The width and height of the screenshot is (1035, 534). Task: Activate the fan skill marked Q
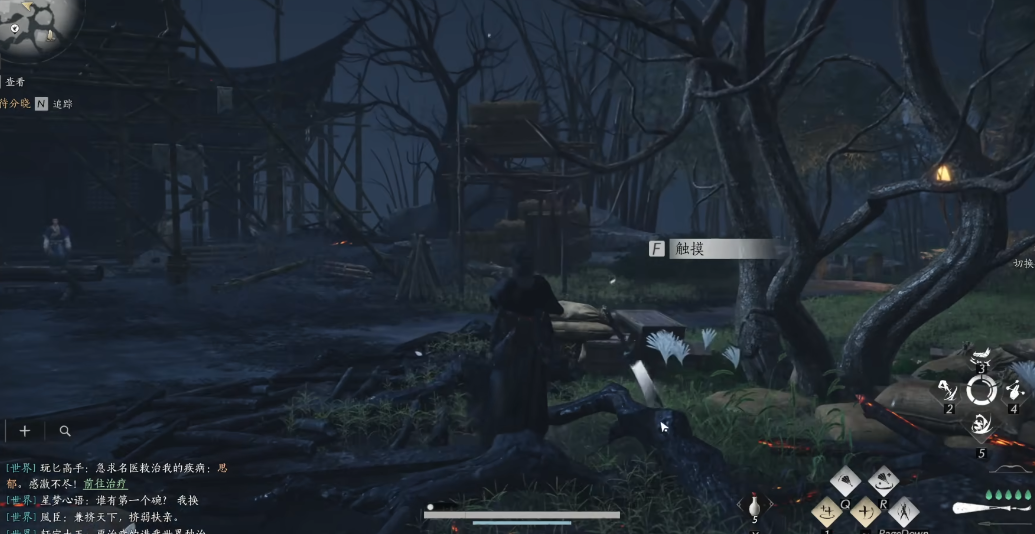(845, 481)
